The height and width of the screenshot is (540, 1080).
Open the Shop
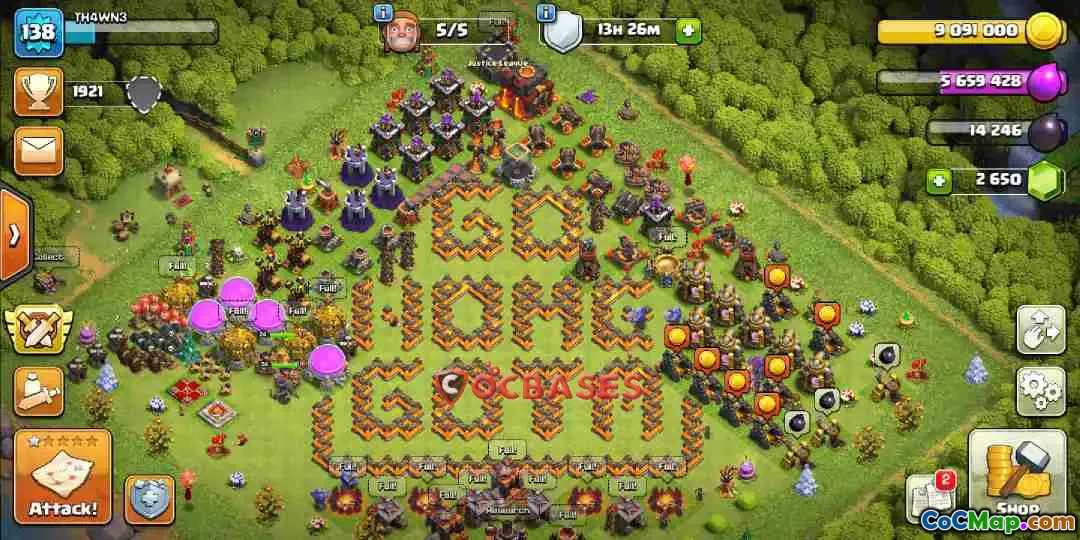(x=1016, y=475)
